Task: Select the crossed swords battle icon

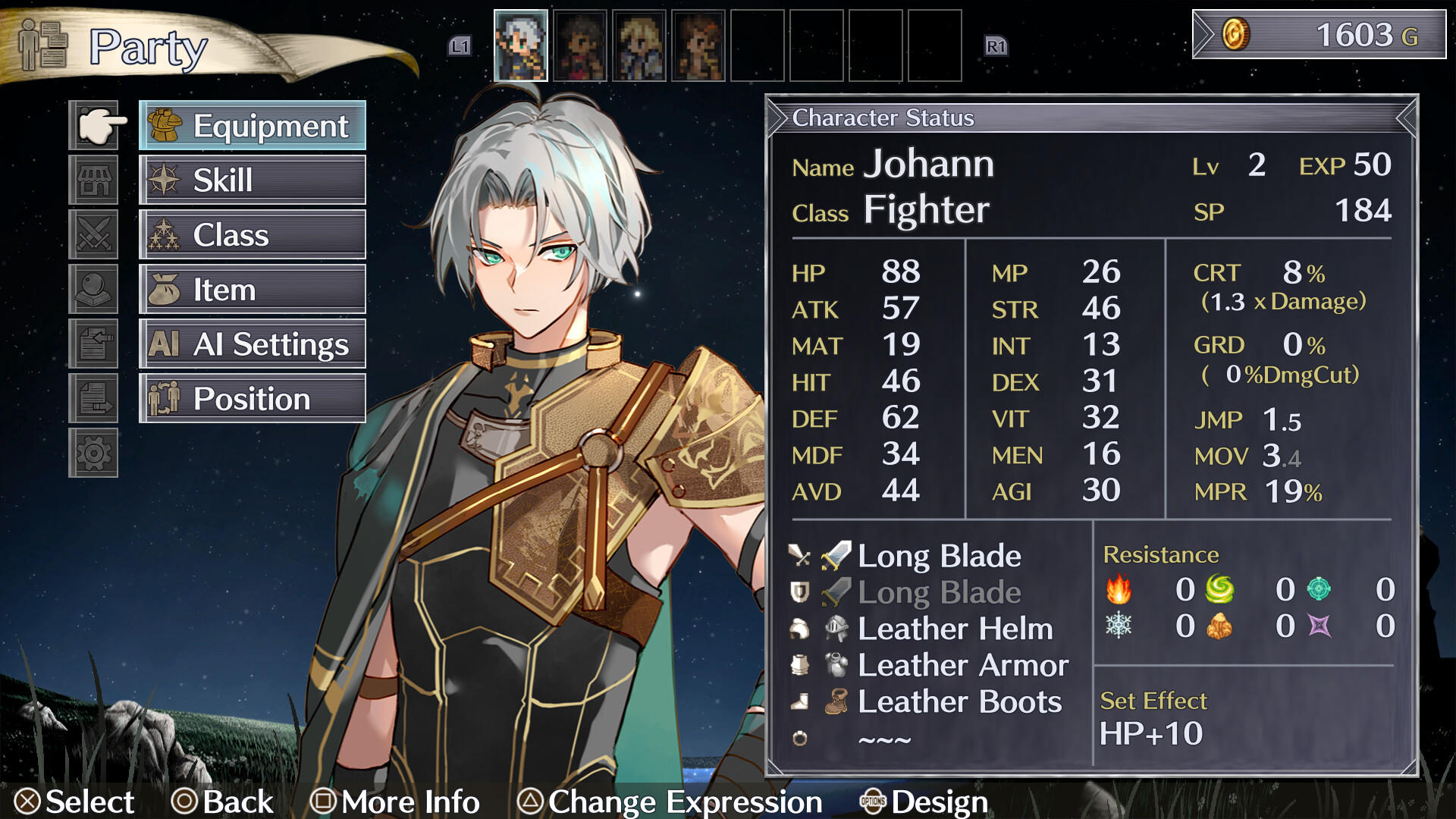Action: [x=94, y=235]
